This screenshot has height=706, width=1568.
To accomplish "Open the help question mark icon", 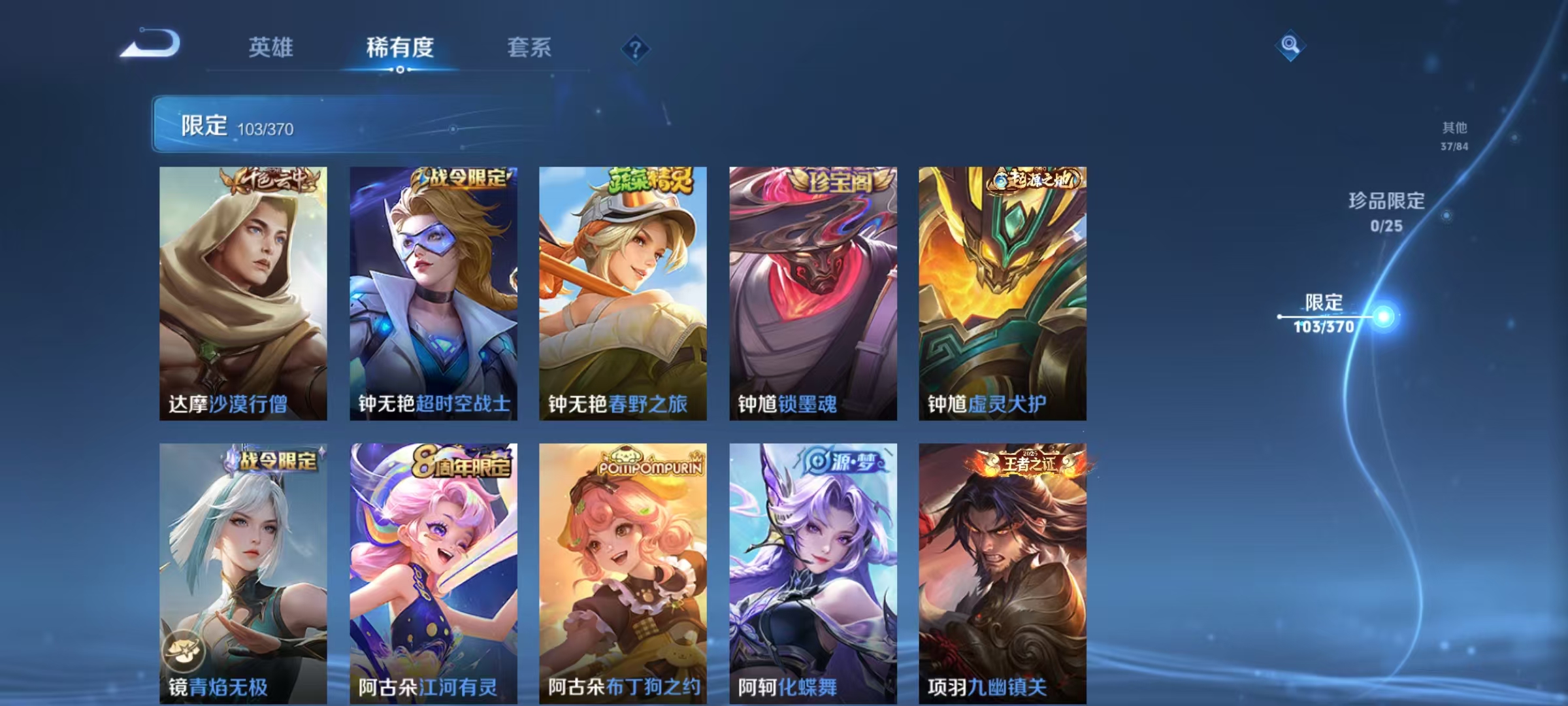I will tap(636, 49).
